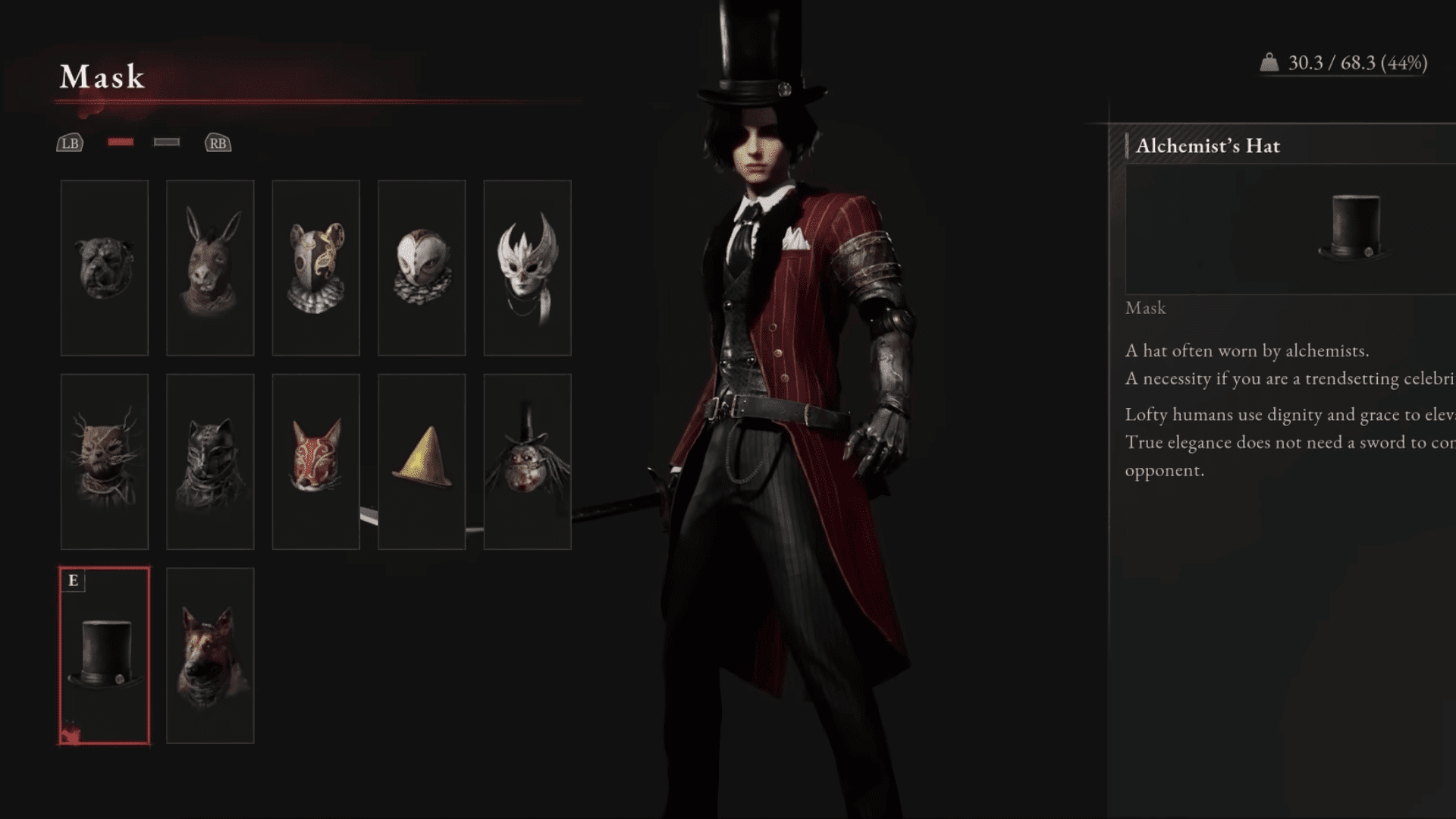The height and width of the screenshot is (819, 1456).
Task: Pick the red fox mask
Action: click(315, 461)
